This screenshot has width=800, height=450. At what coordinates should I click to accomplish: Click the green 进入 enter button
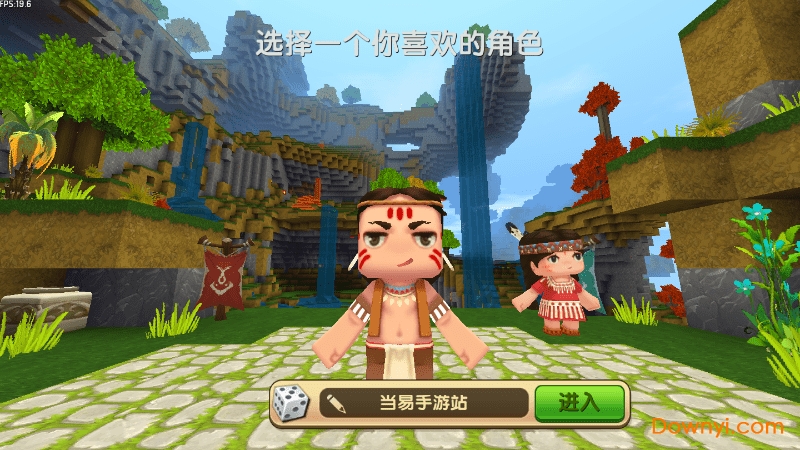coord(579,403)
